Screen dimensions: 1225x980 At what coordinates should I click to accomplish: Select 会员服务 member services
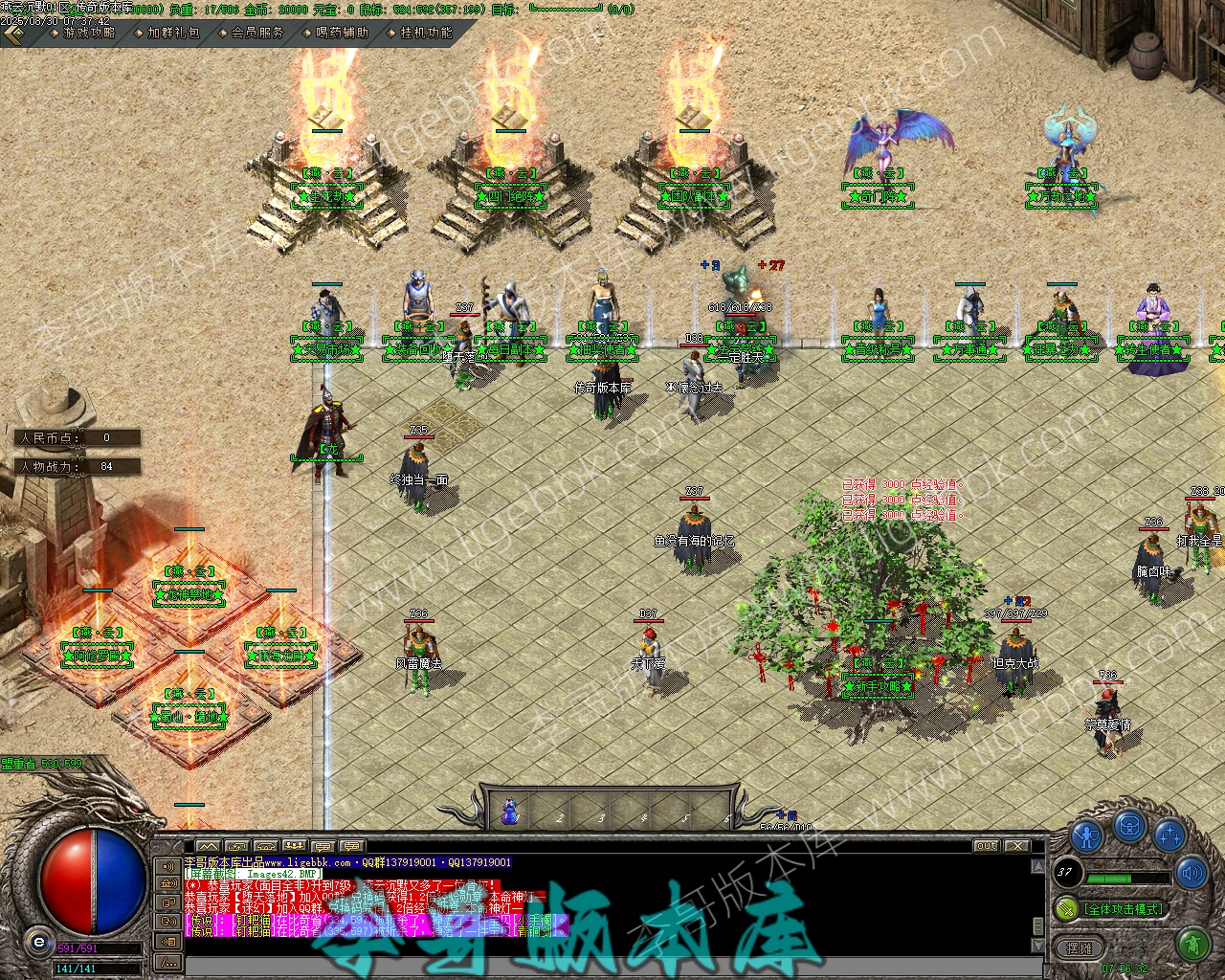(x=256, y=33)
